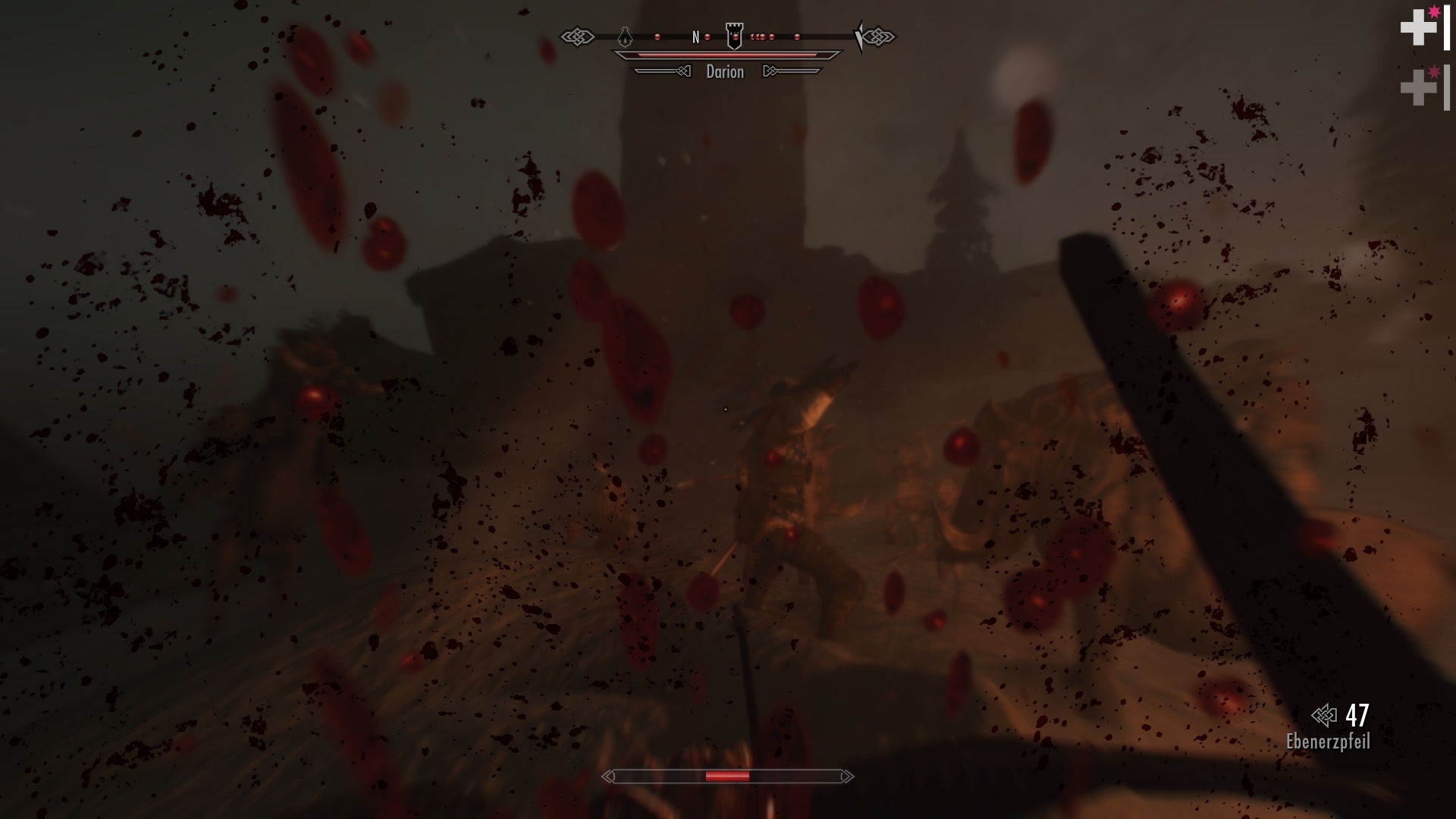1456x819 pixels.
Task: Select the leftmost red enemy dot on compass
Action: [x=657, y=37]
